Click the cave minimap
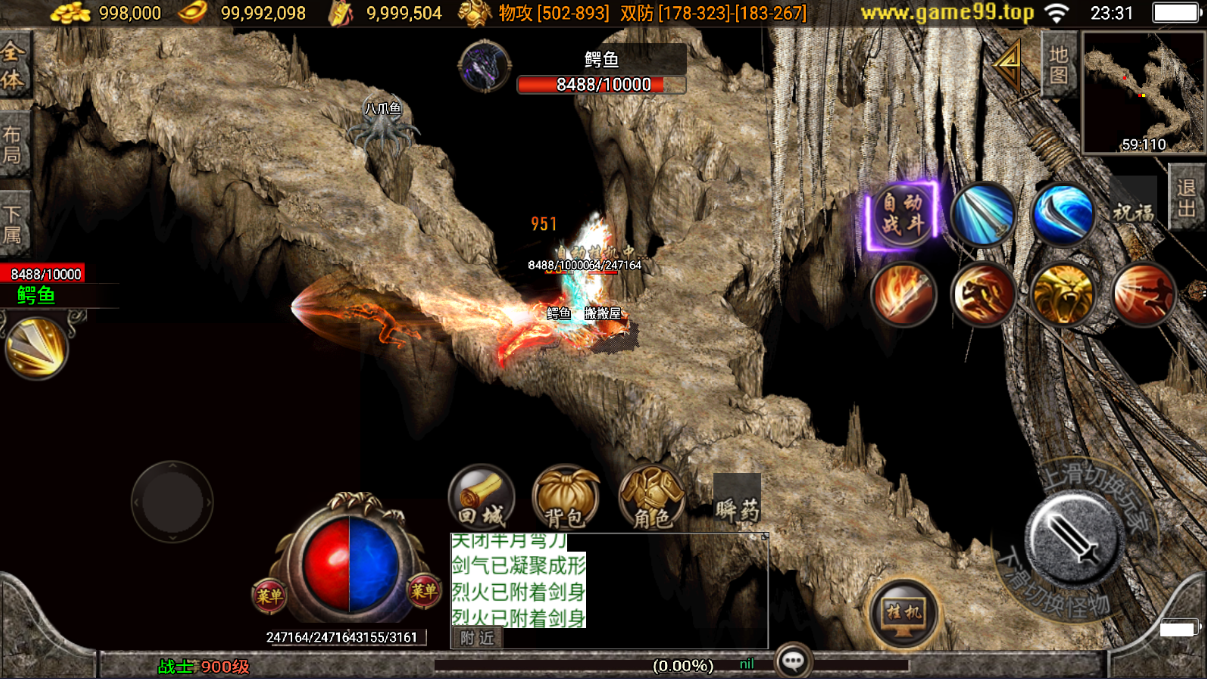 coord(1142,92)
